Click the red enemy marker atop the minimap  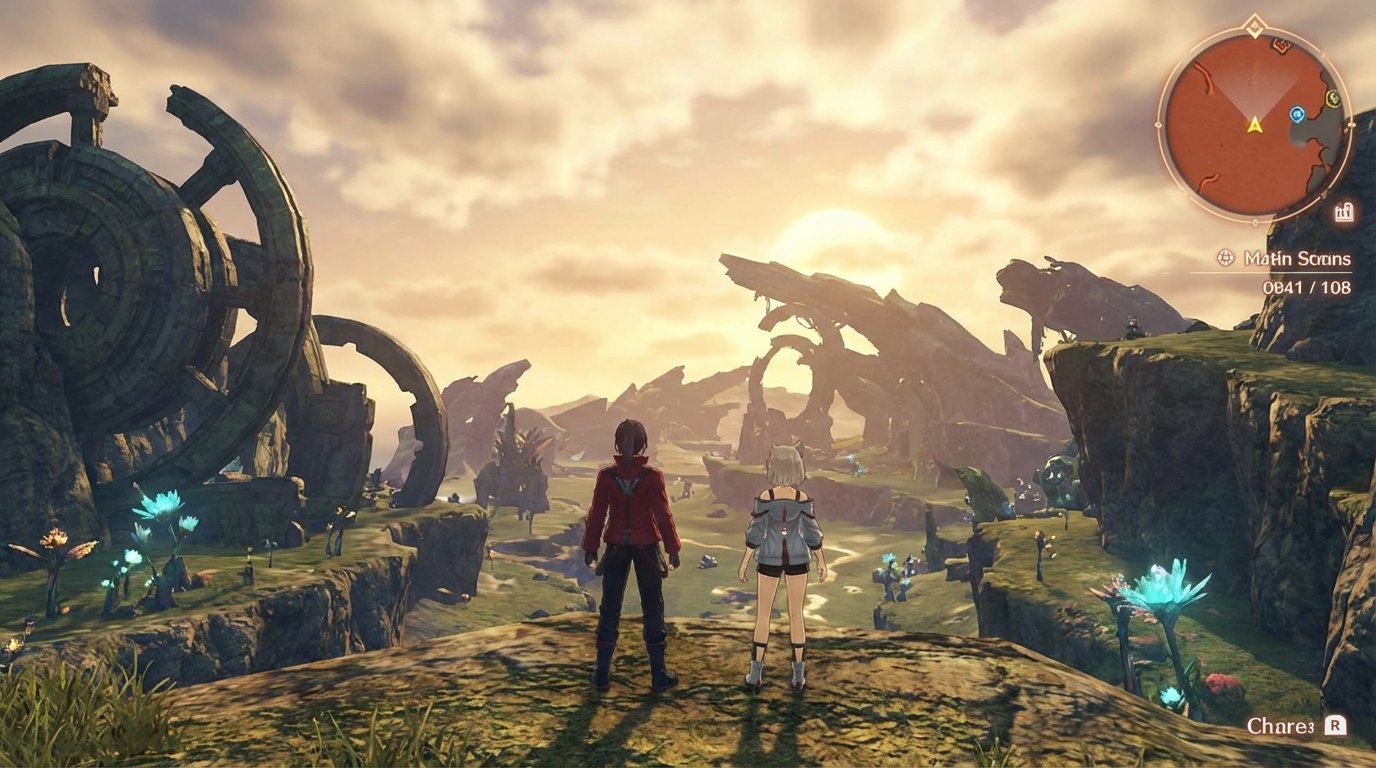1279,47
